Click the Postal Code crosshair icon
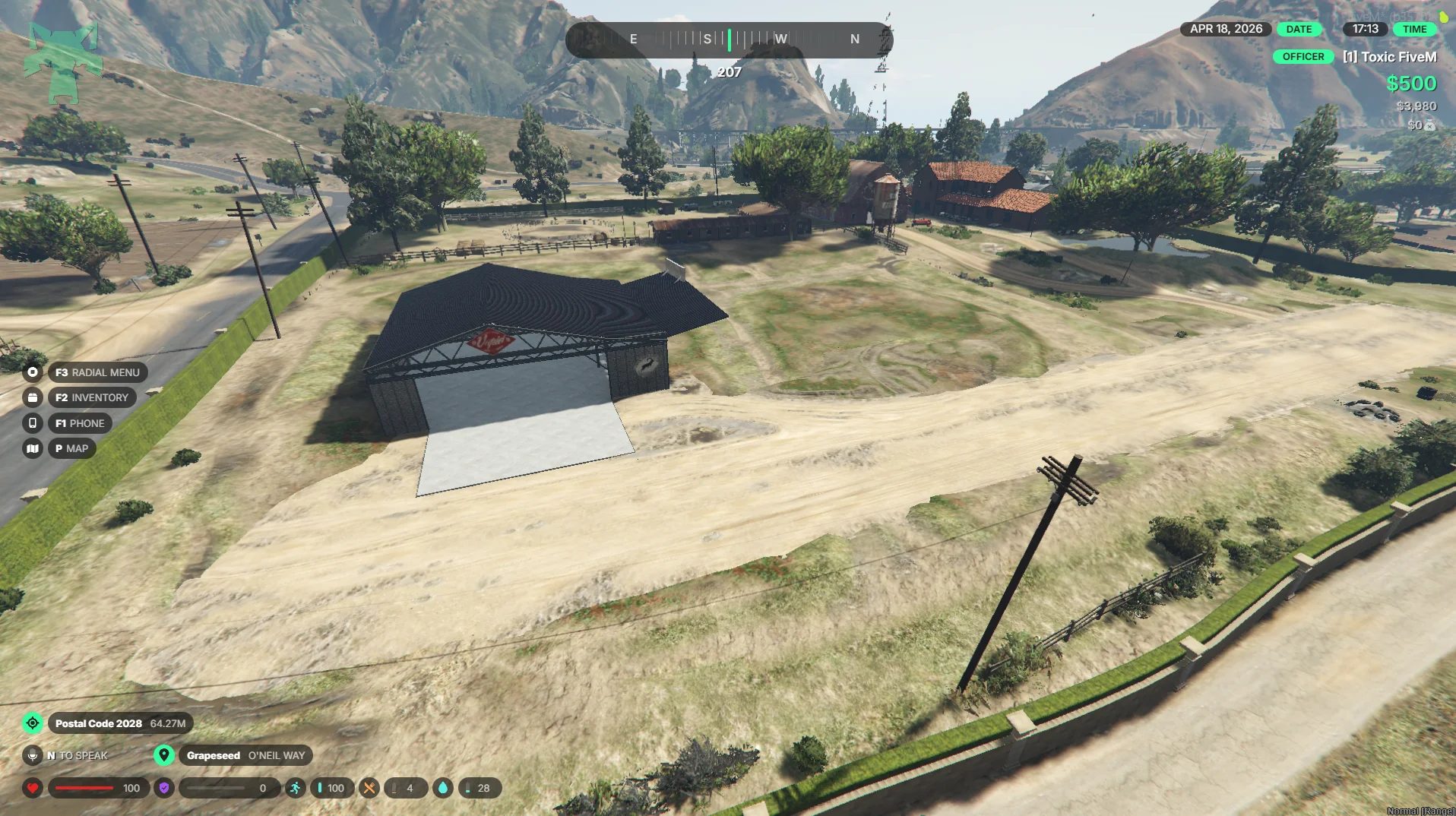Viewport: 1456px width, 816px height. [33, 723]
